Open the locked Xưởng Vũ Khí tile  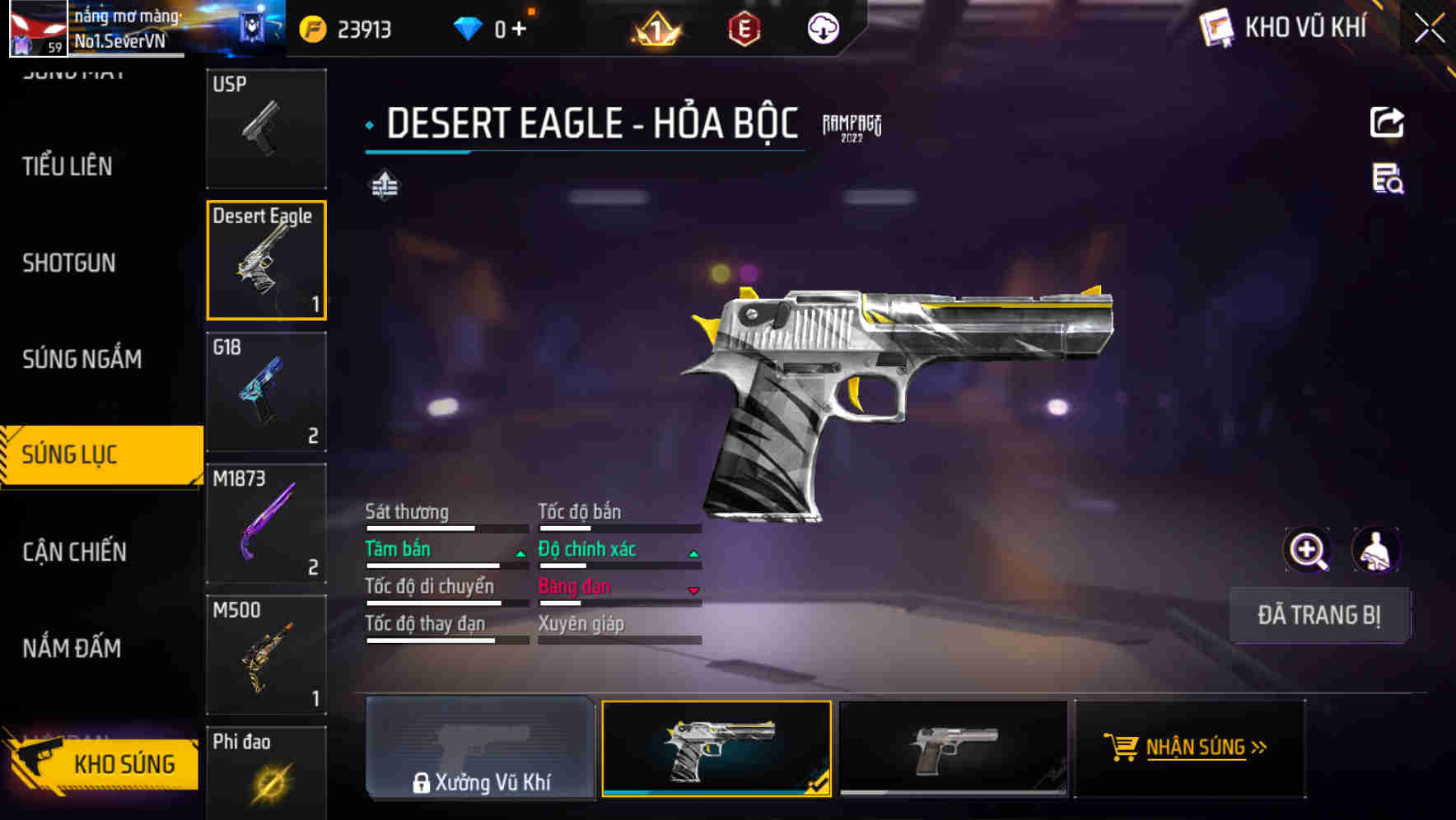click(x=480, y=748)
